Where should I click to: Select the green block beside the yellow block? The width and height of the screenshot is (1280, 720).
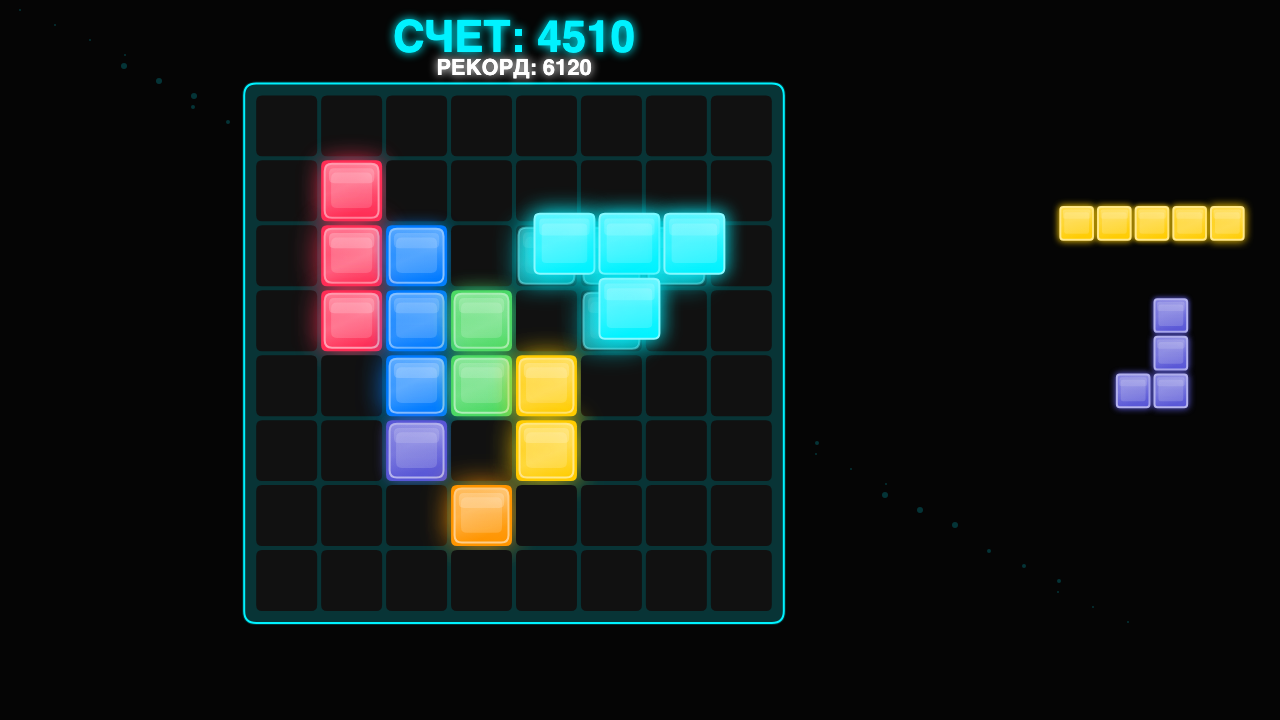tap(481, 385)
